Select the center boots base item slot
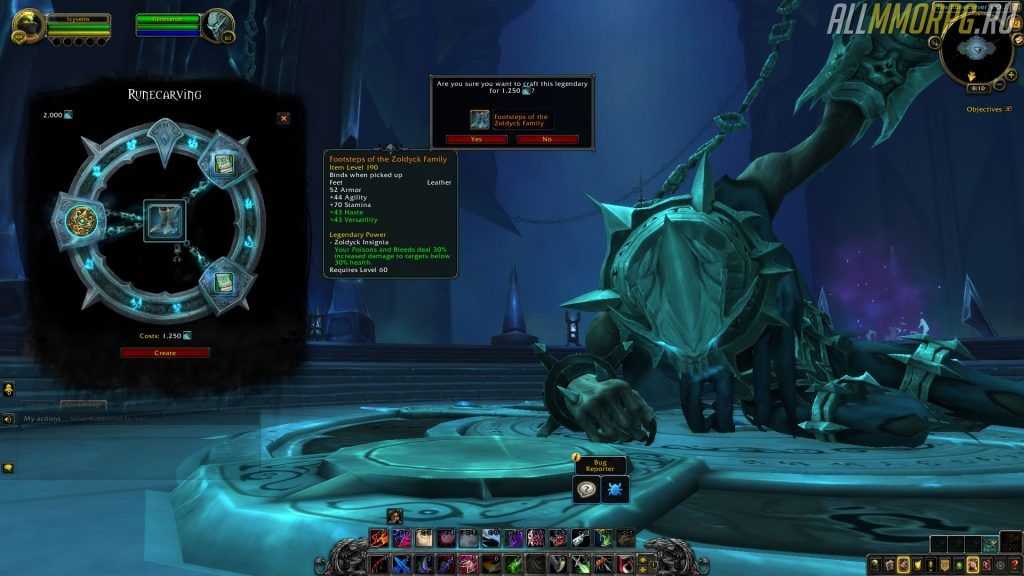 [163, 219]
